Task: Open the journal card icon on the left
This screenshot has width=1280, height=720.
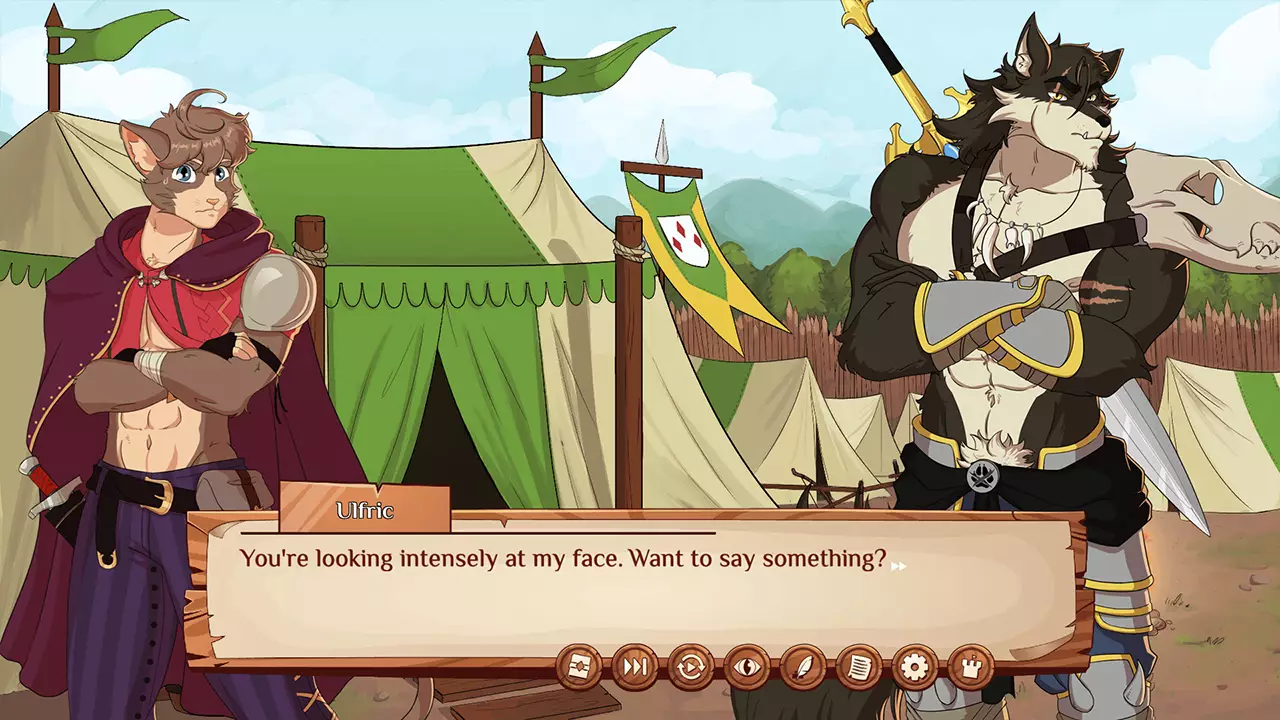Action: point(580,665)
